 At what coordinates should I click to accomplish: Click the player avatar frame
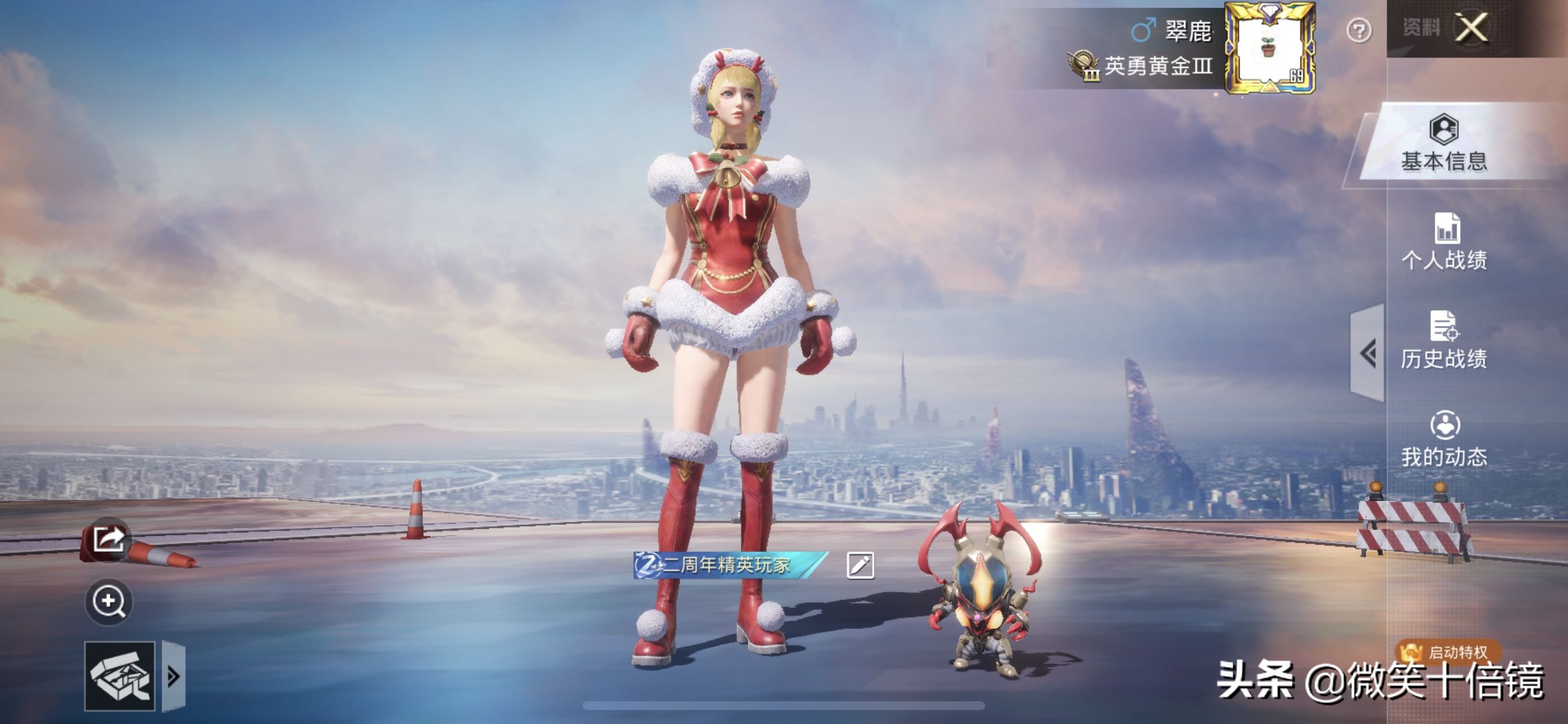1270,47
